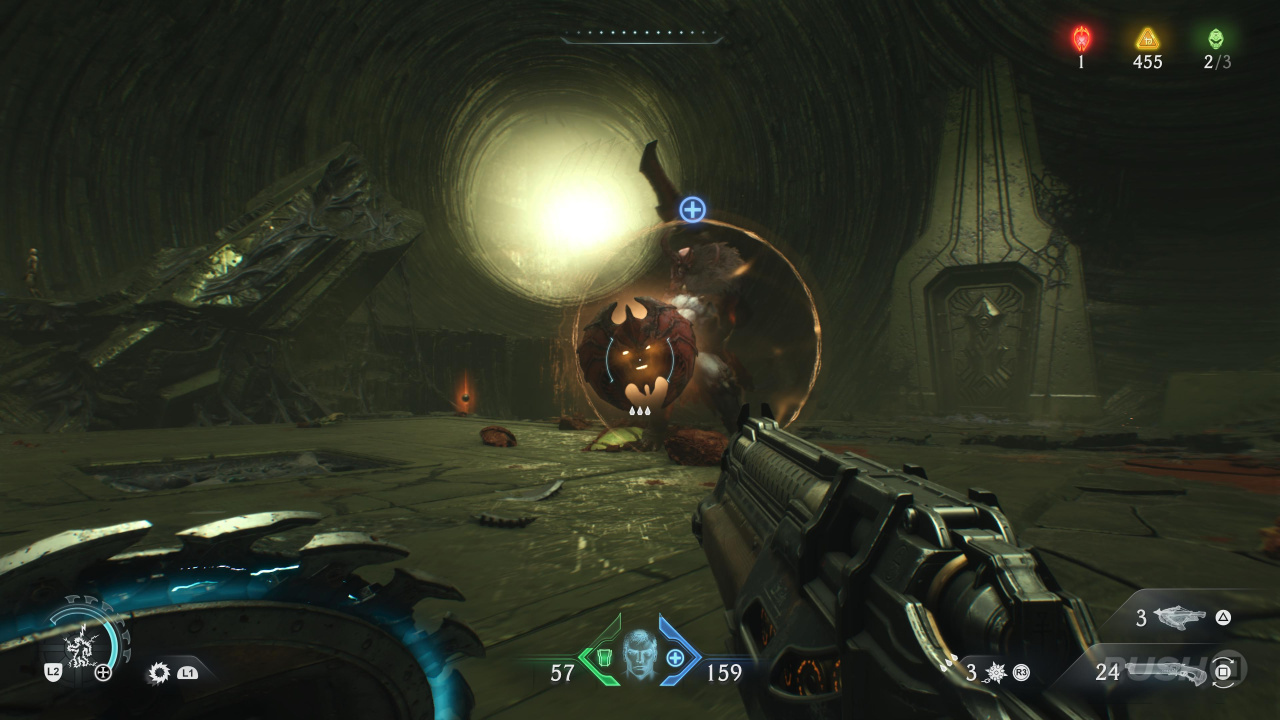
Task: Select the Slayer face portrait
Action: coord(640,654)
